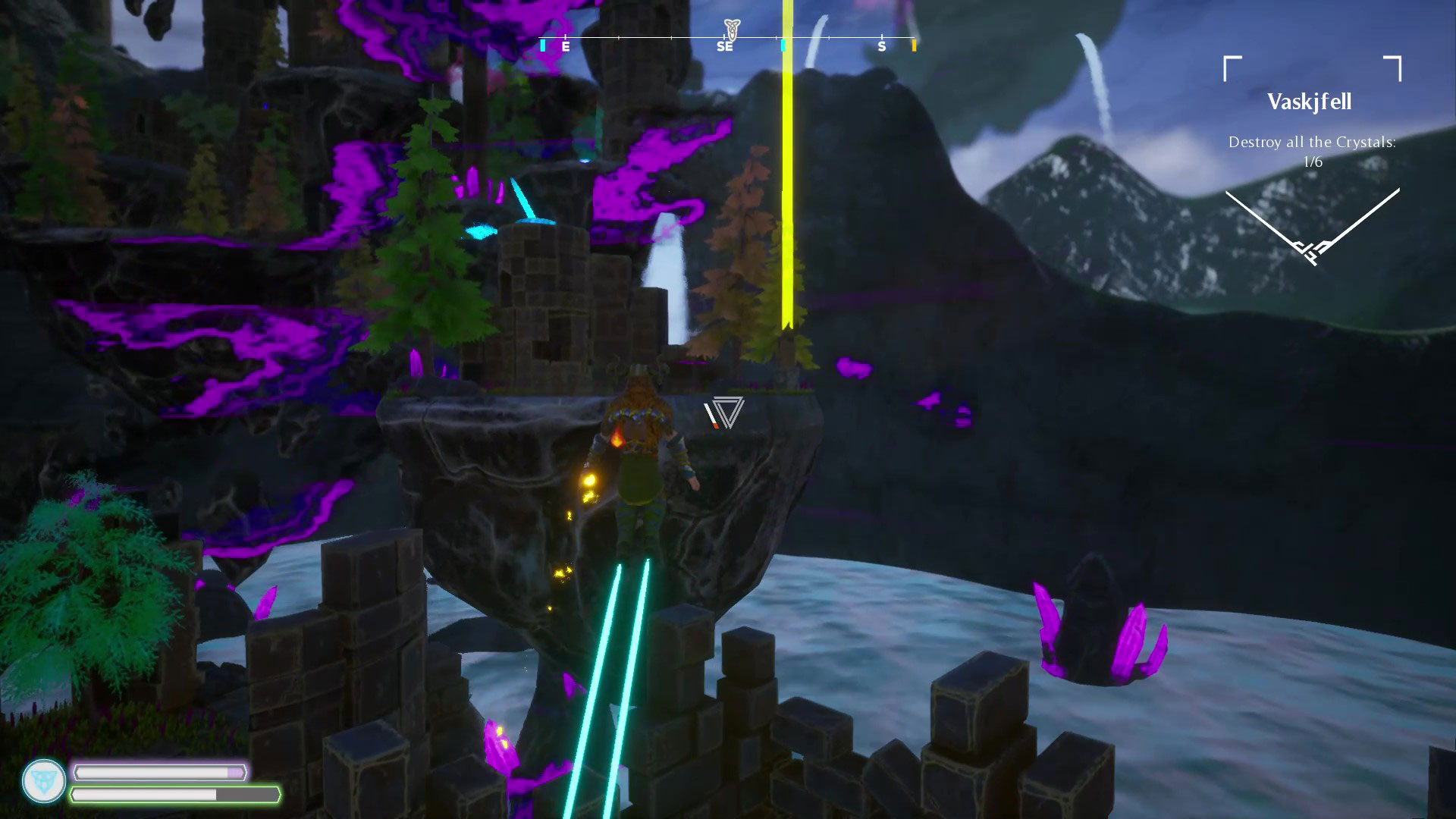The image size is (1456, 819).
Task: Click the triquetra emblem icon beside the health bars
Action: coord(44,781)
